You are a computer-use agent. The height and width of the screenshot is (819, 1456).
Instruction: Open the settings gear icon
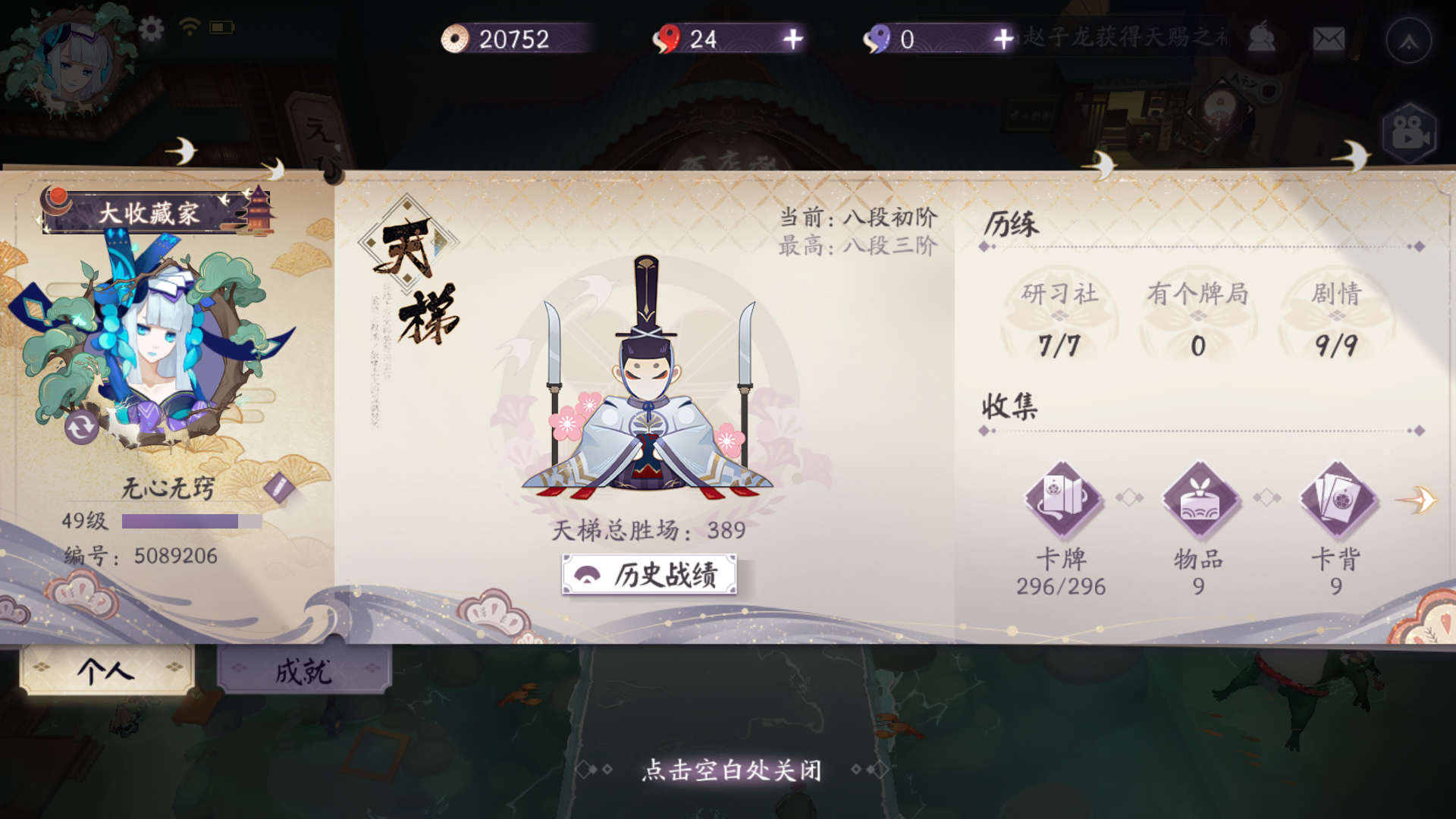[x=151, y=29]
